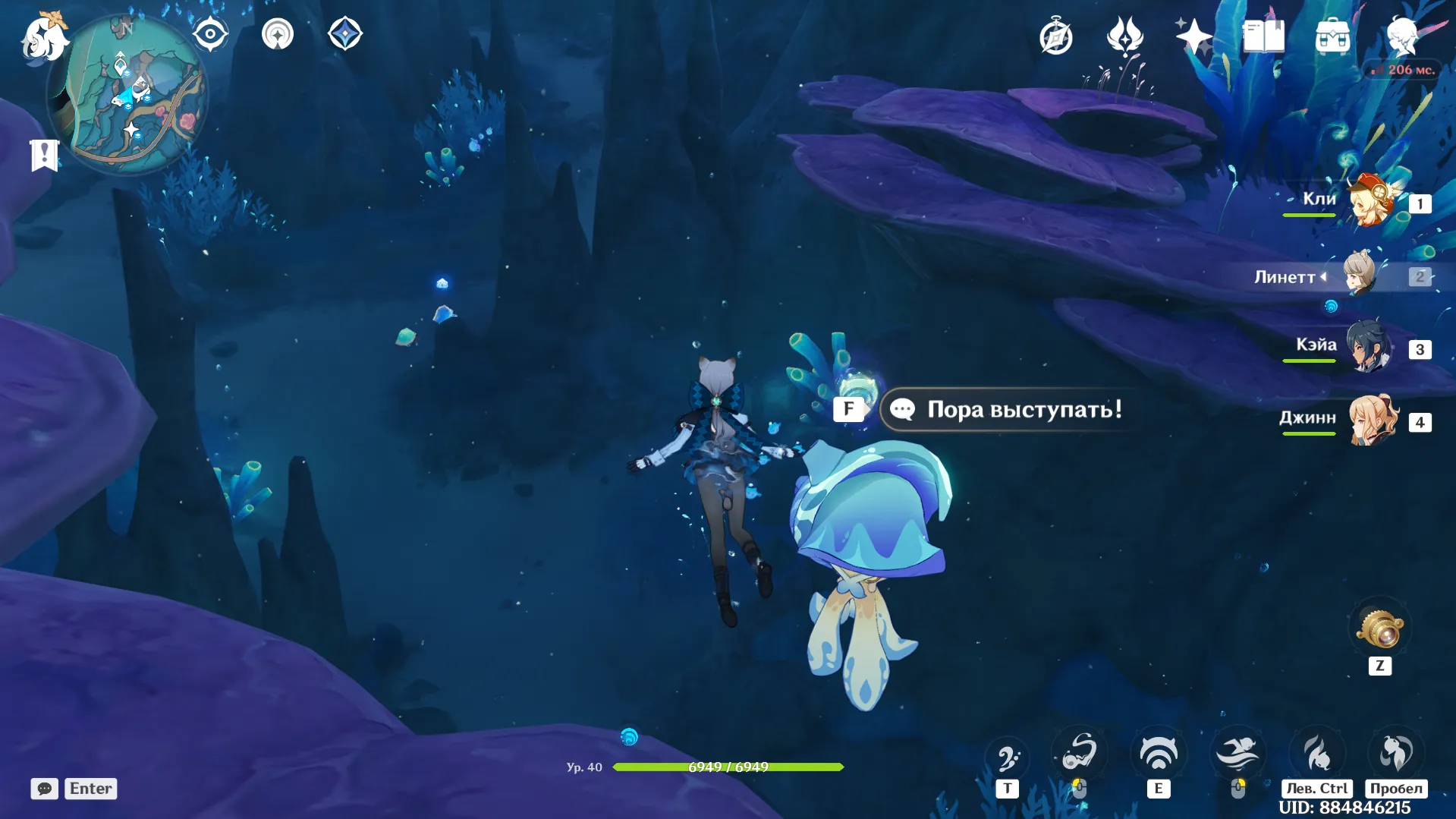Activate the dash swim ability icon
The image size is (1456, 819).
click(x=1237, y=754)
